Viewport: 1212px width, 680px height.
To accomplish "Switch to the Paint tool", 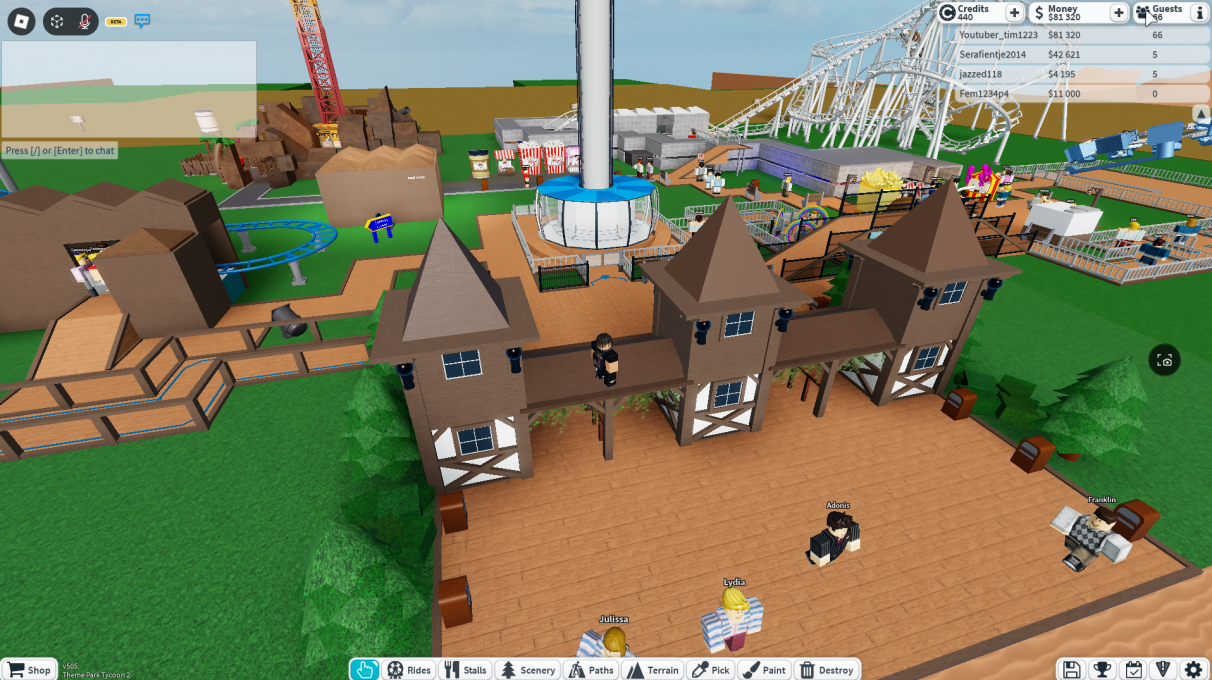I will pos(765,670).
